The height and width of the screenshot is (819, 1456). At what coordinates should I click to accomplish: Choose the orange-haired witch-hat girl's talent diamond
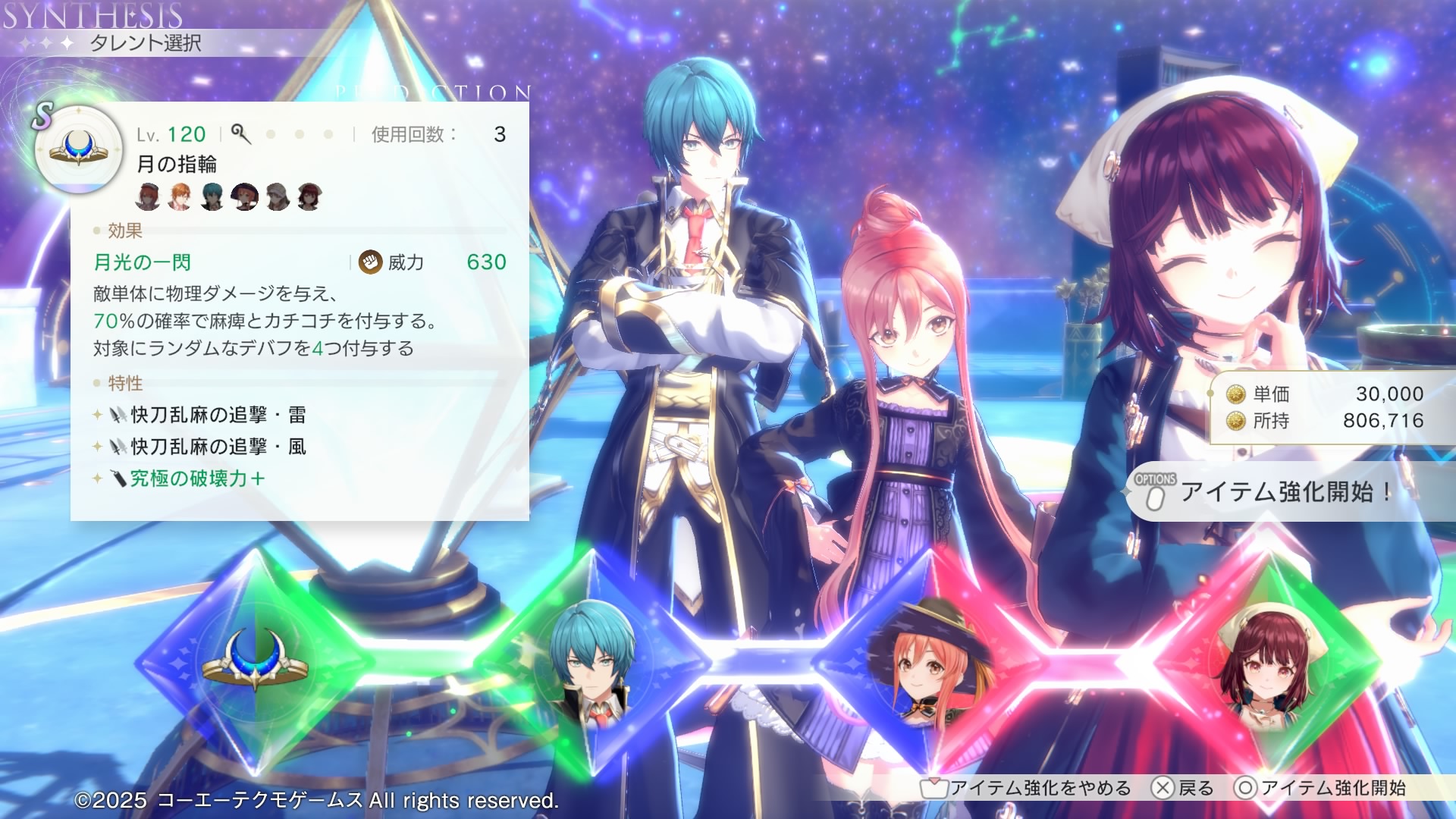[930, 661]
